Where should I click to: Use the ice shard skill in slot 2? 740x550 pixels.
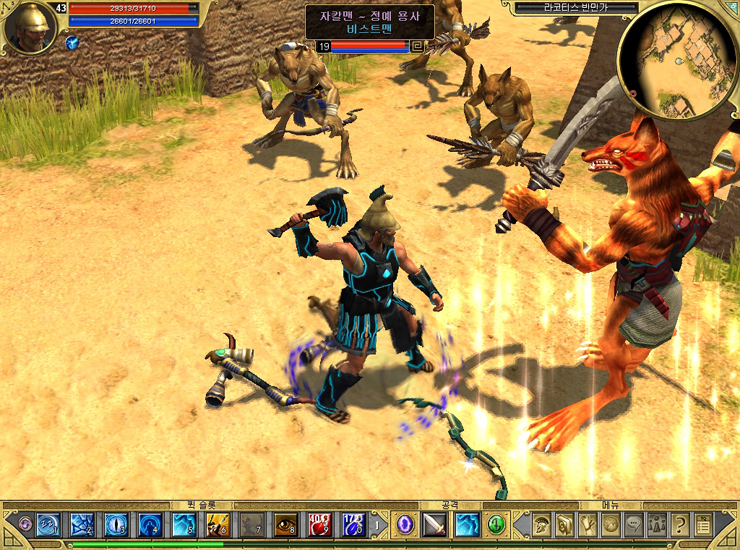(82, 524)
